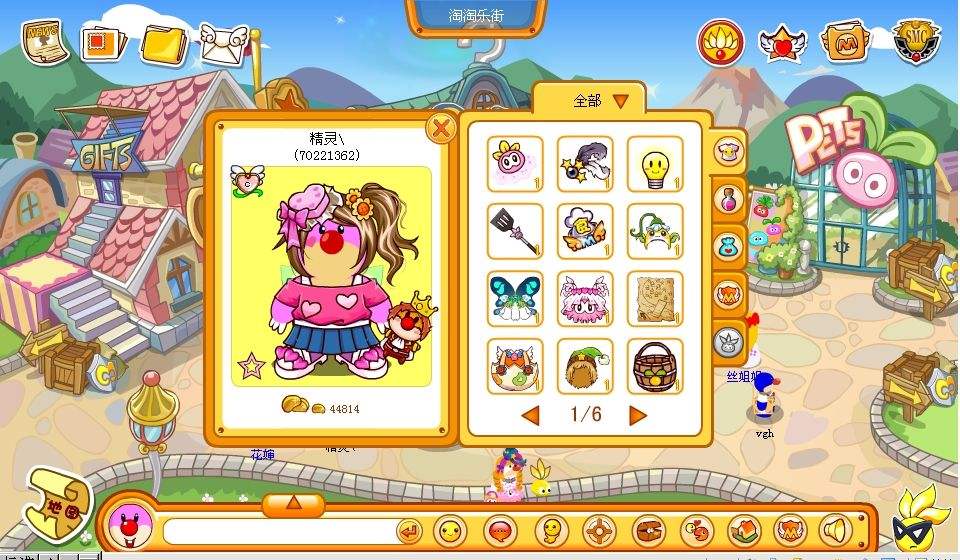Expand the orange arrow tab above chat
This screenshot has height=560, width=960.
pos(293,503)
